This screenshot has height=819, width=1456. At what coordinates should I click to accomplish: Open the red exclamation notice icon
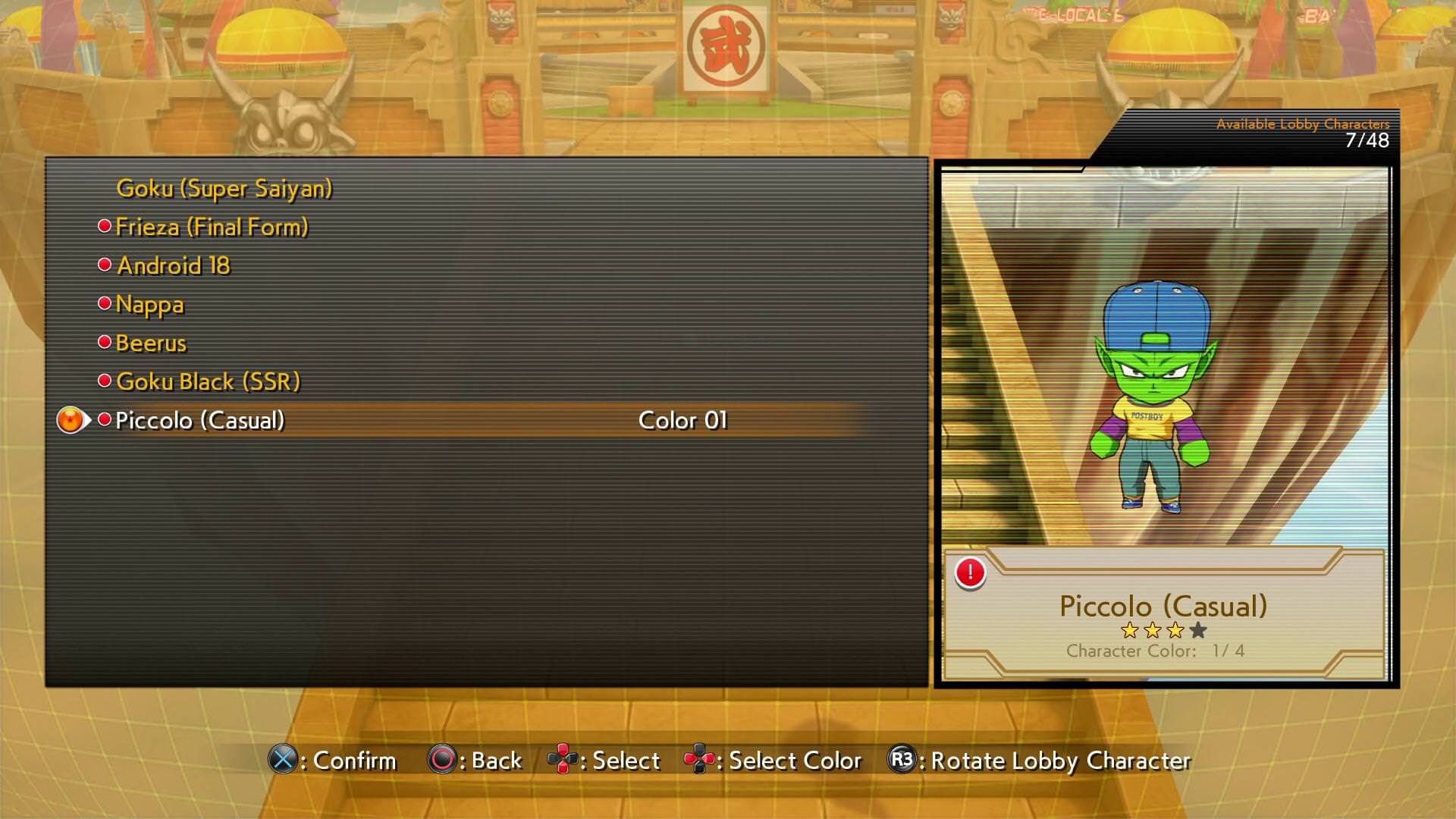tap(970, 573)
